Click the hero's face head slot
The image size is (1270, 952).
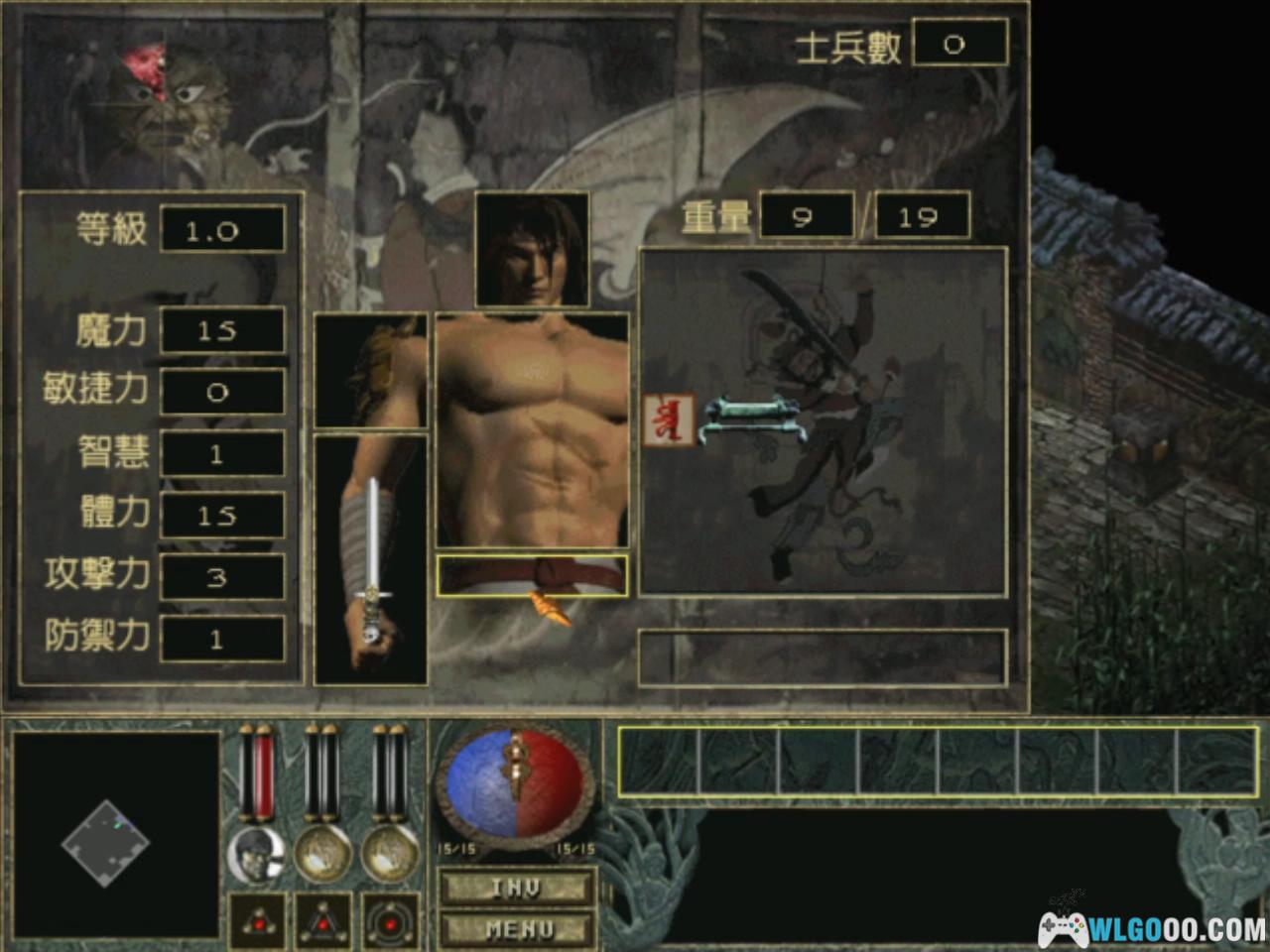tap(532, 250)
